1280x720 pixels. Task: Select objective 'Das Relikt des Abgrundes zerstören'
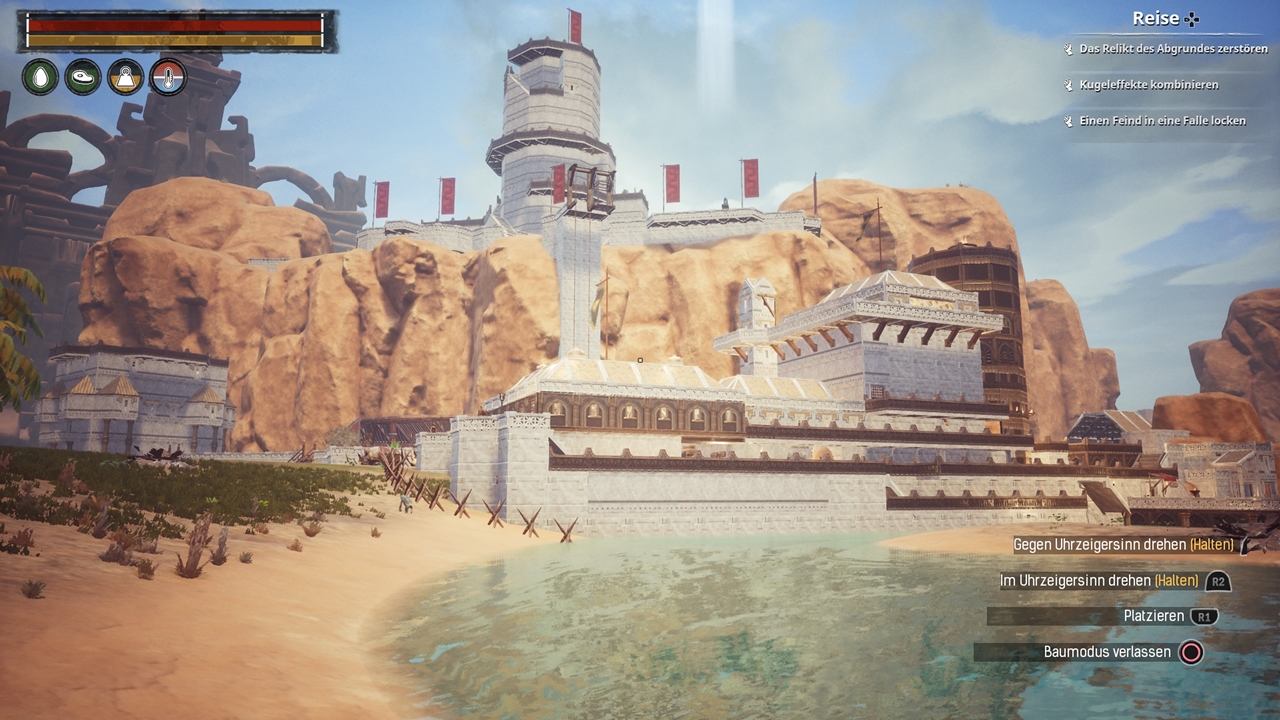tap(1172, 49)
